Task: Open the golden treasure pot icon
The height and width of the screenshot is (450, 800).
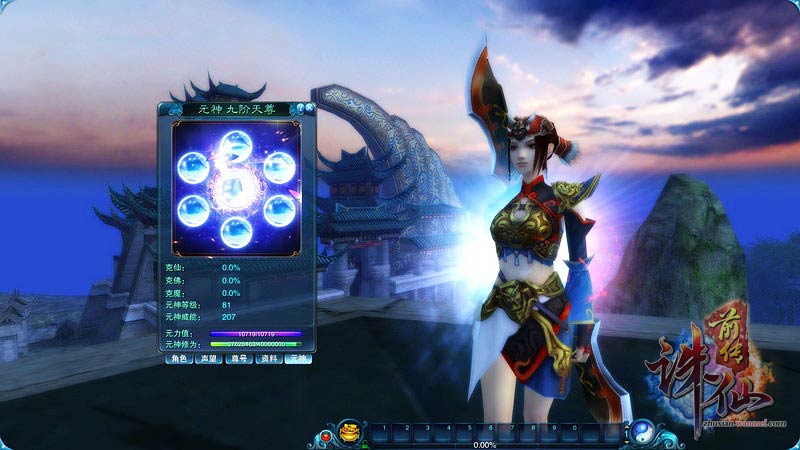Action: 350,433
